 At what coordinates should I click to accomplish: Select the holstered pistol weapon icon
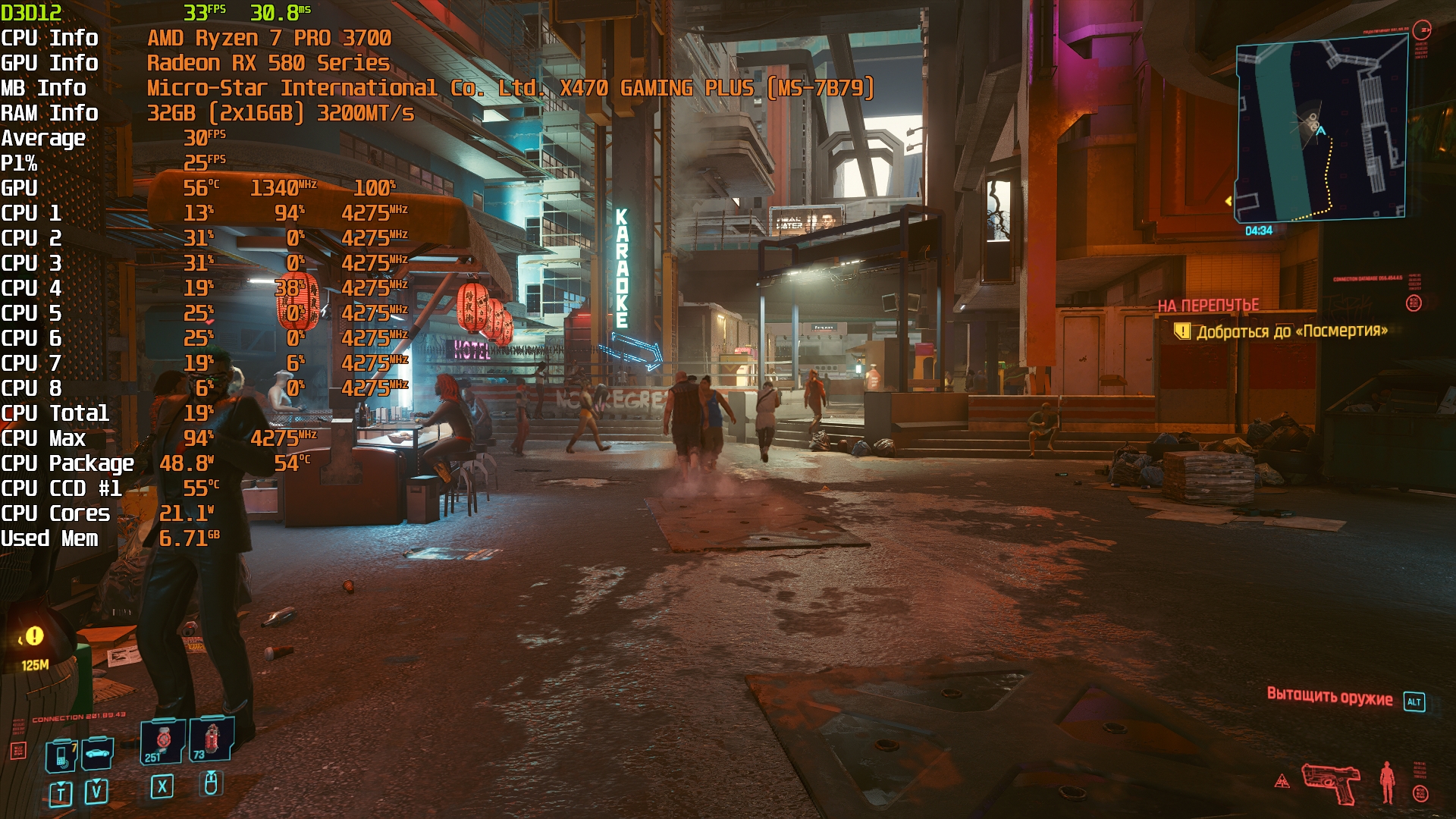coord(1330,783)
